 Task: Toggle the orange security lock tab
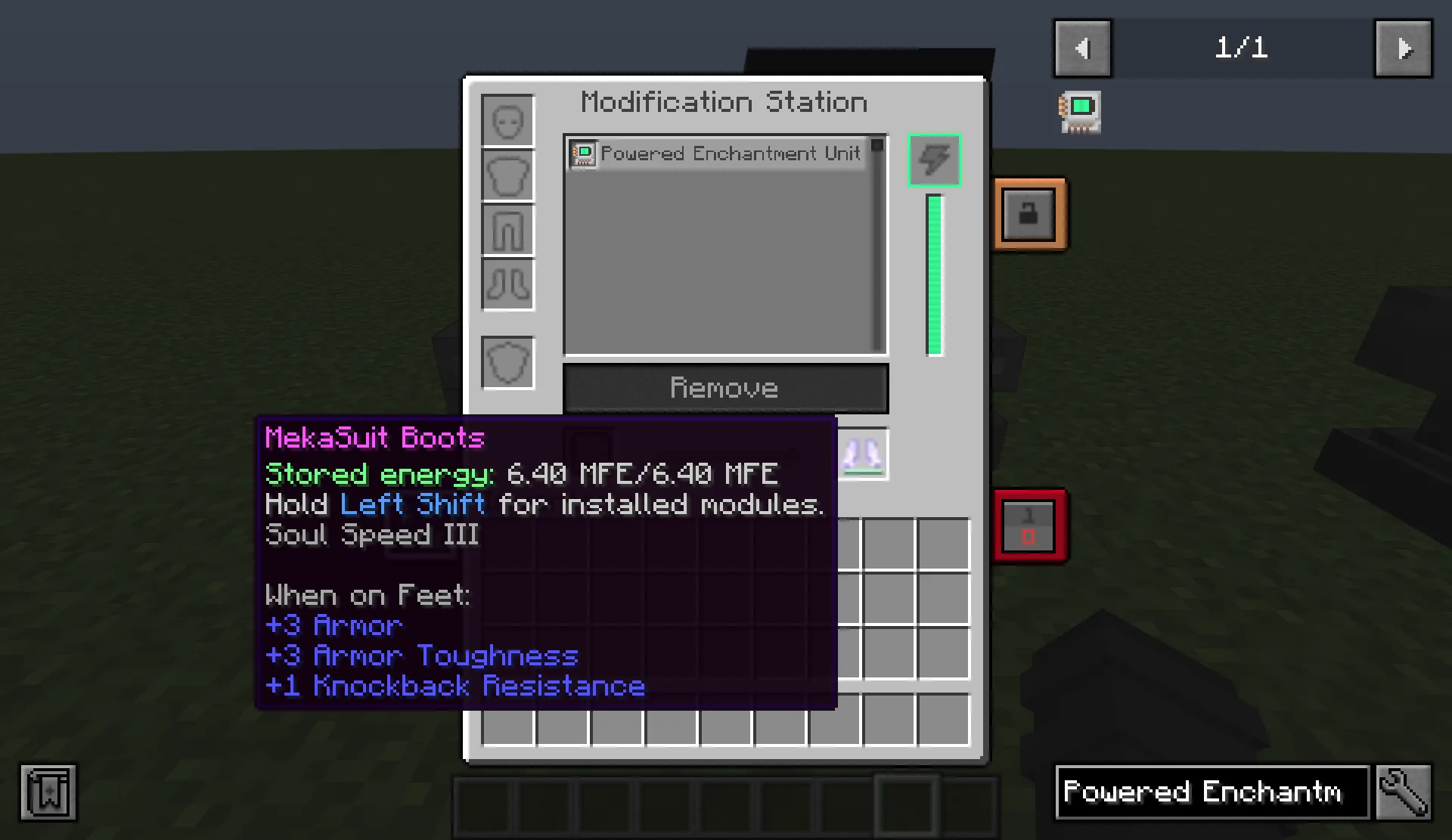point(1030,212)
